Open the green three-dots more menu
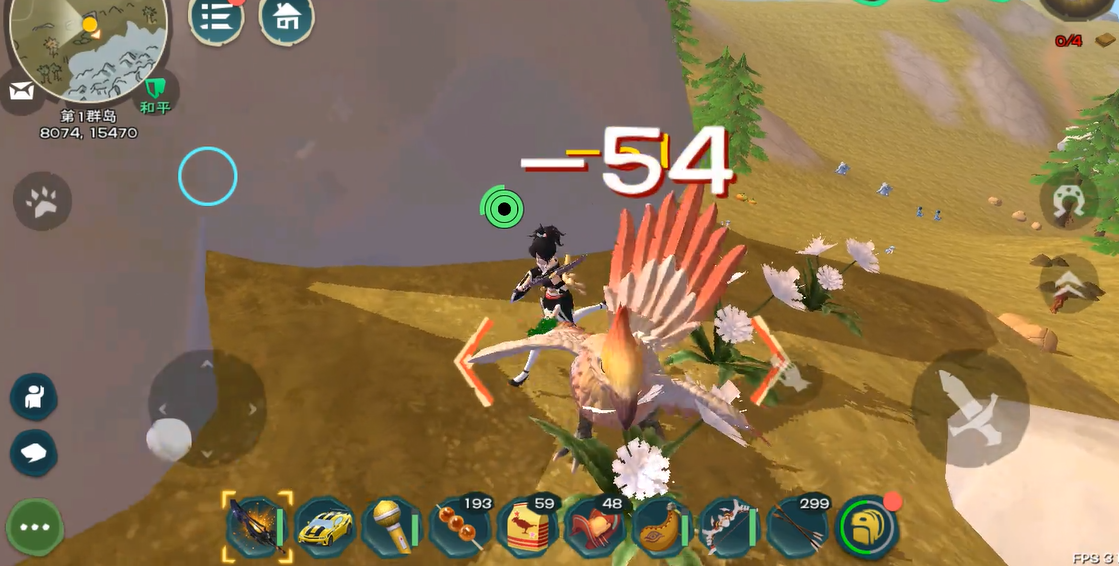The height and width of the screenshot is (566, 1119). click(35, 527)
